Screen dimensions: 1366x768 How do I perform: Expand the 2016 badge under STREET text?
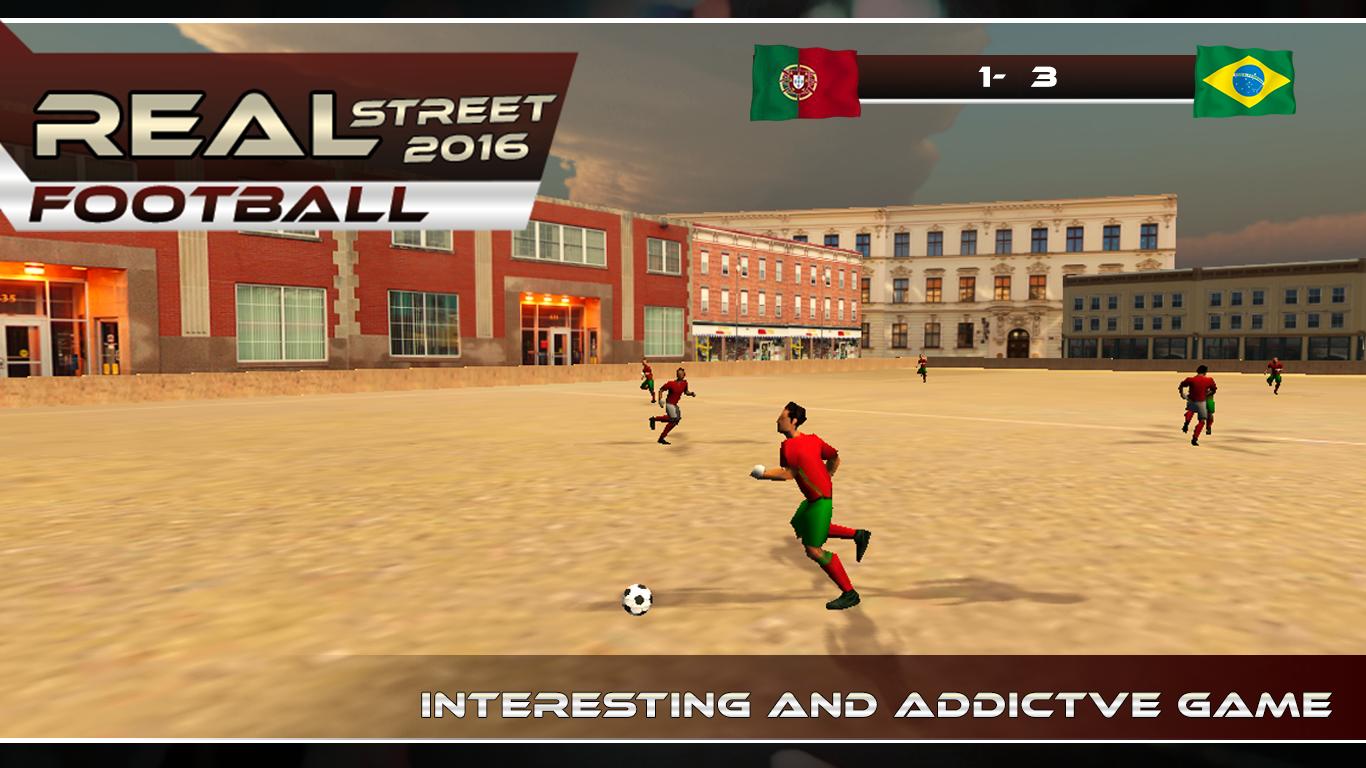pos(463,150)
